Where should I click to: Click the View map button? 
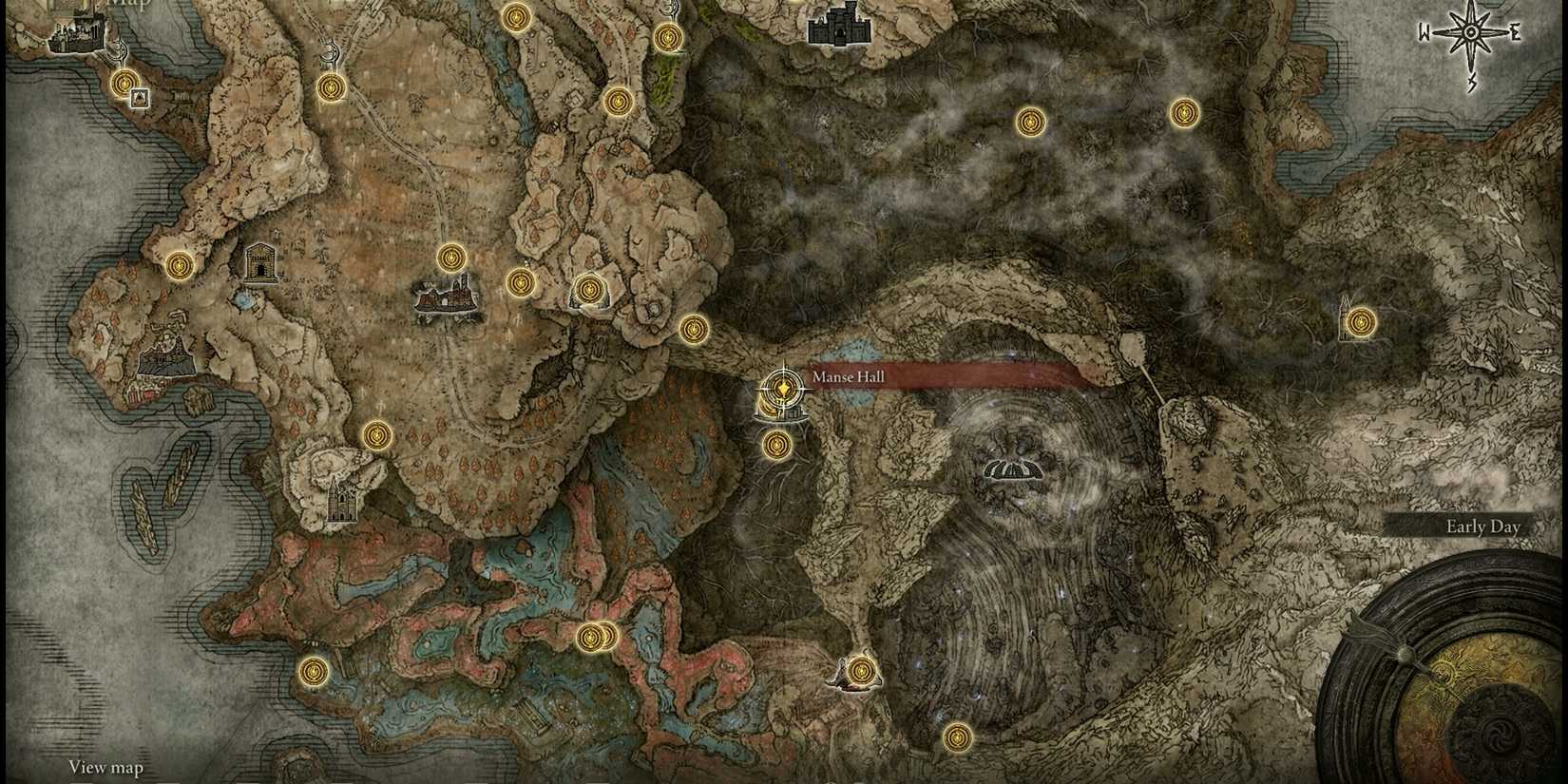point(105,767)
